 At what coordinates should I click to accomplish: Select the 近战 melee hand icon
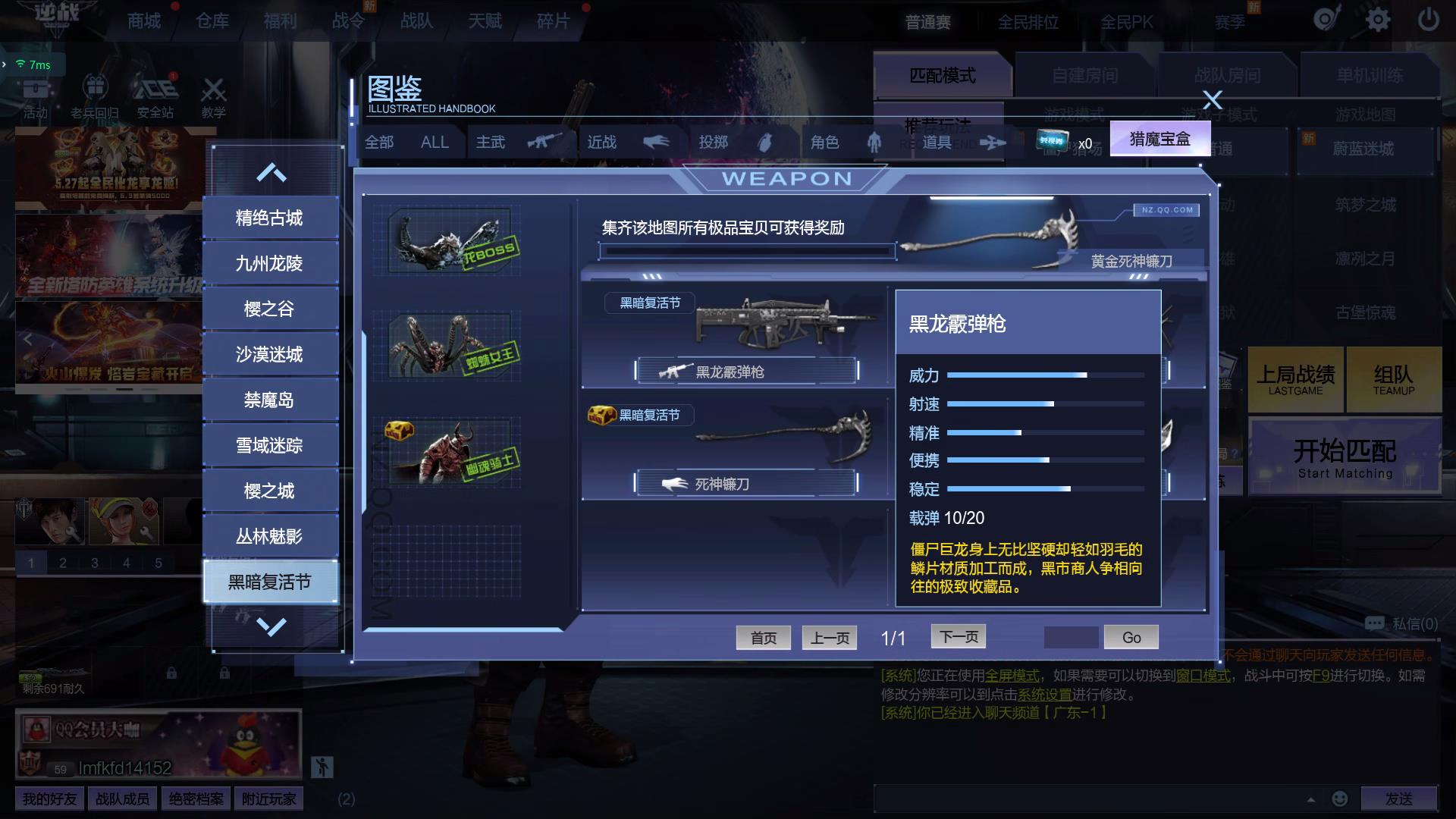coord(657,142)
